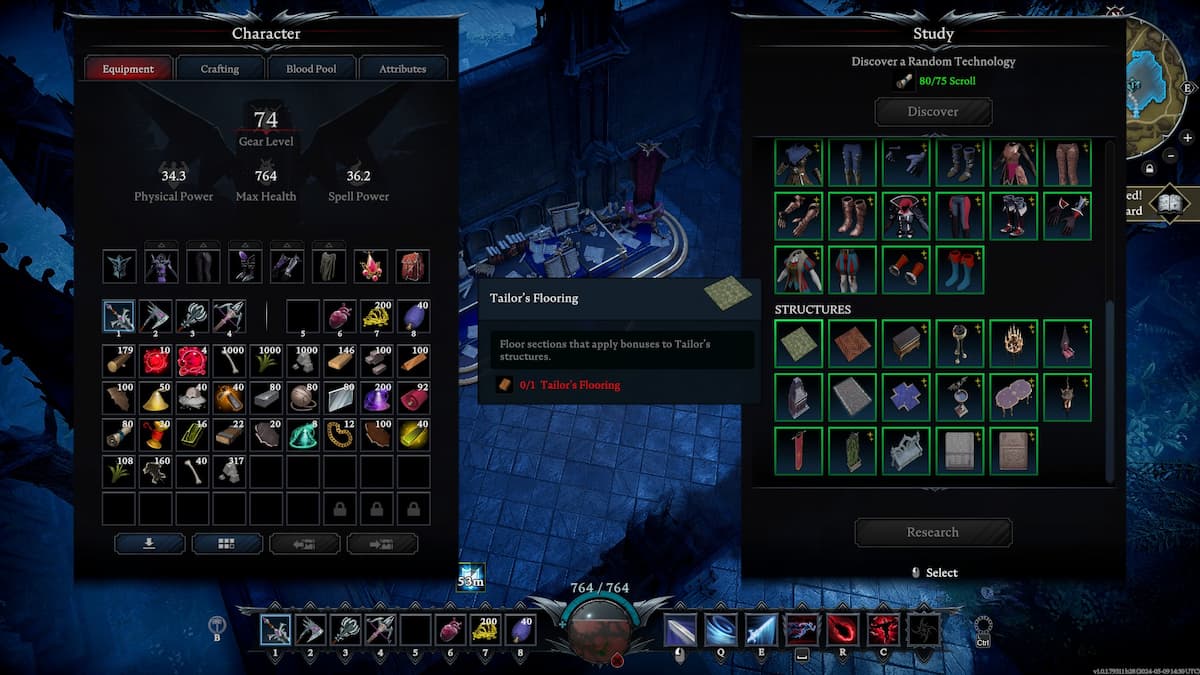The image size is (1200, 675).
Task: Click the Research button
Action: coord(933,532)
